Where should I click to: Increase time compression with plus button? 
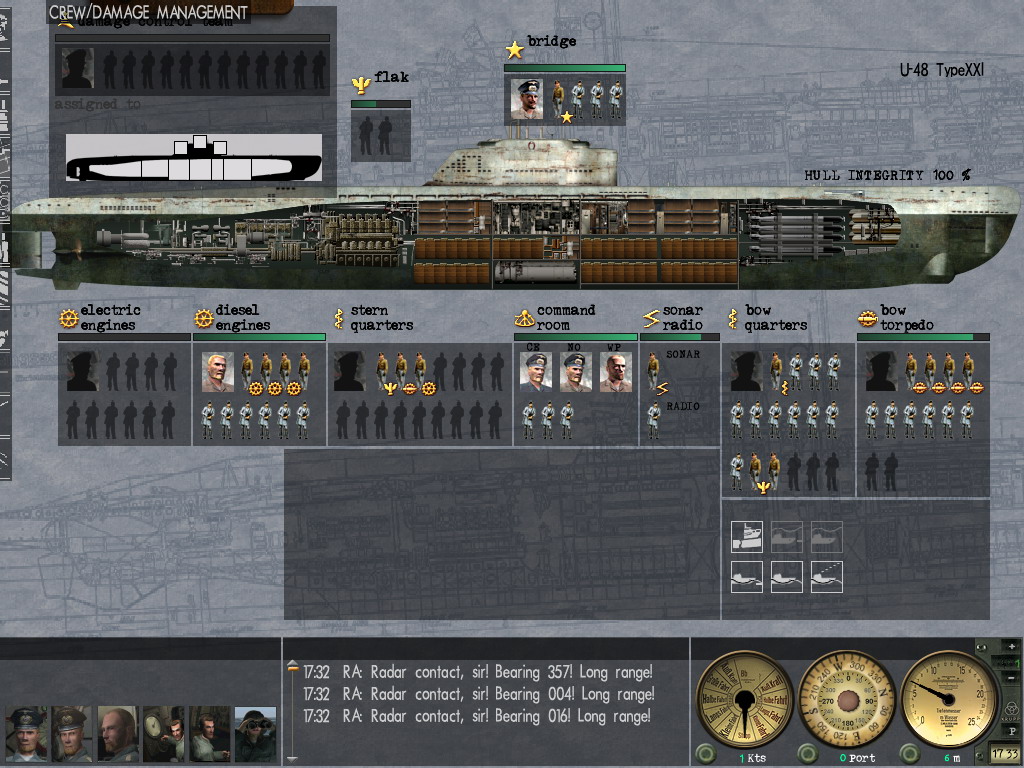click(1012, 647)
